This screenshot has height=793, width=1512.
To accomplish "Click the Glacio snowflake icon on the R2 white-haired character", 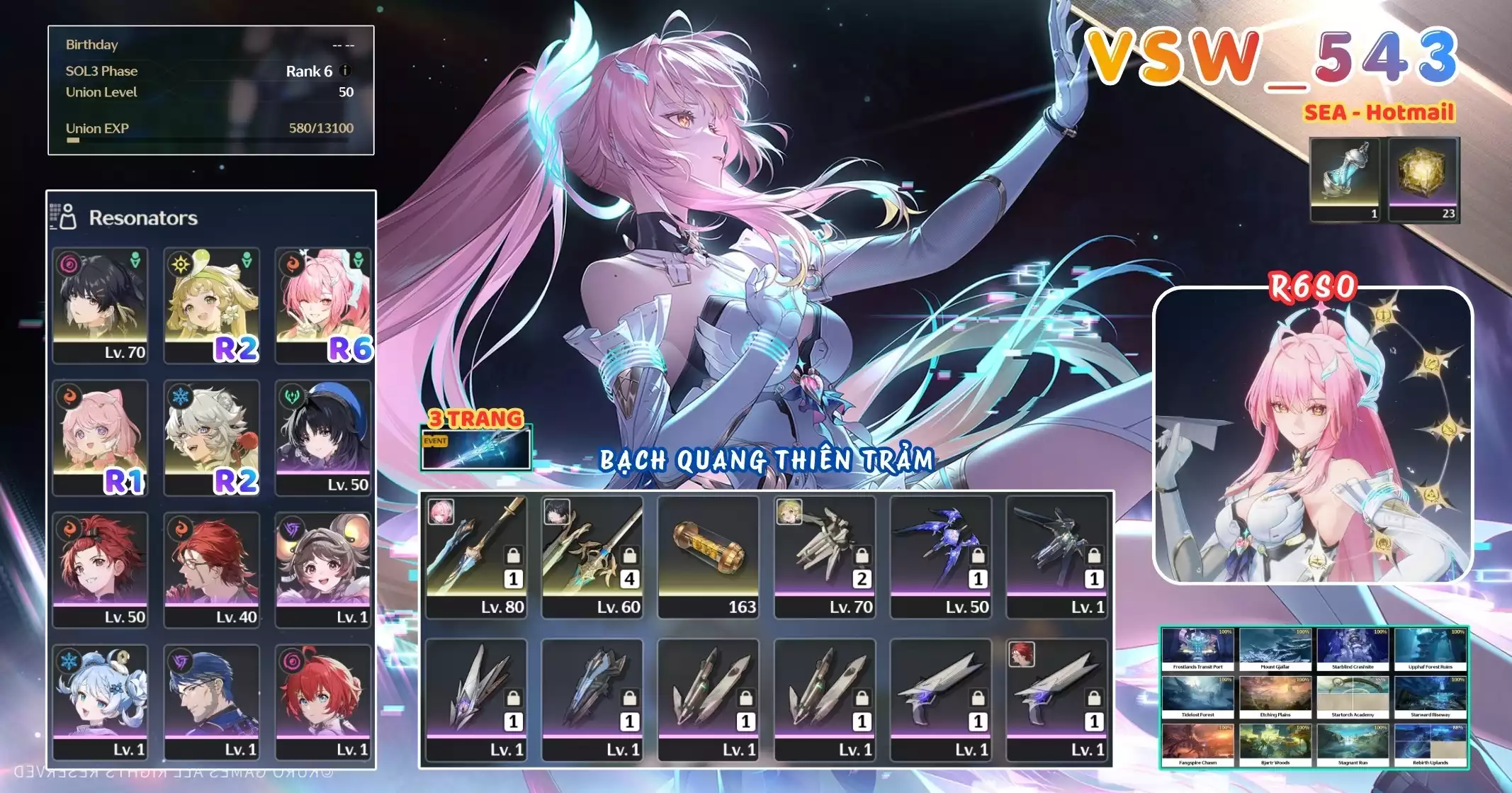I will [x=180, y=398].
